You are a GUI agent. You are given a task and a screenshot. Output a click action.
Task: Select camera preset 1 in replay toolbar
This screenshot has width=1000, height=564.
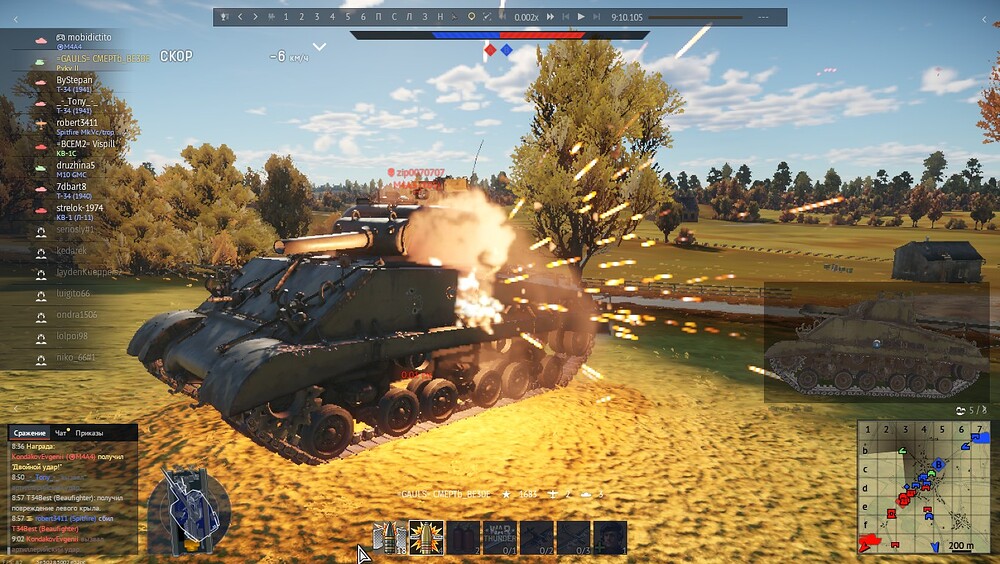[286, 17]
